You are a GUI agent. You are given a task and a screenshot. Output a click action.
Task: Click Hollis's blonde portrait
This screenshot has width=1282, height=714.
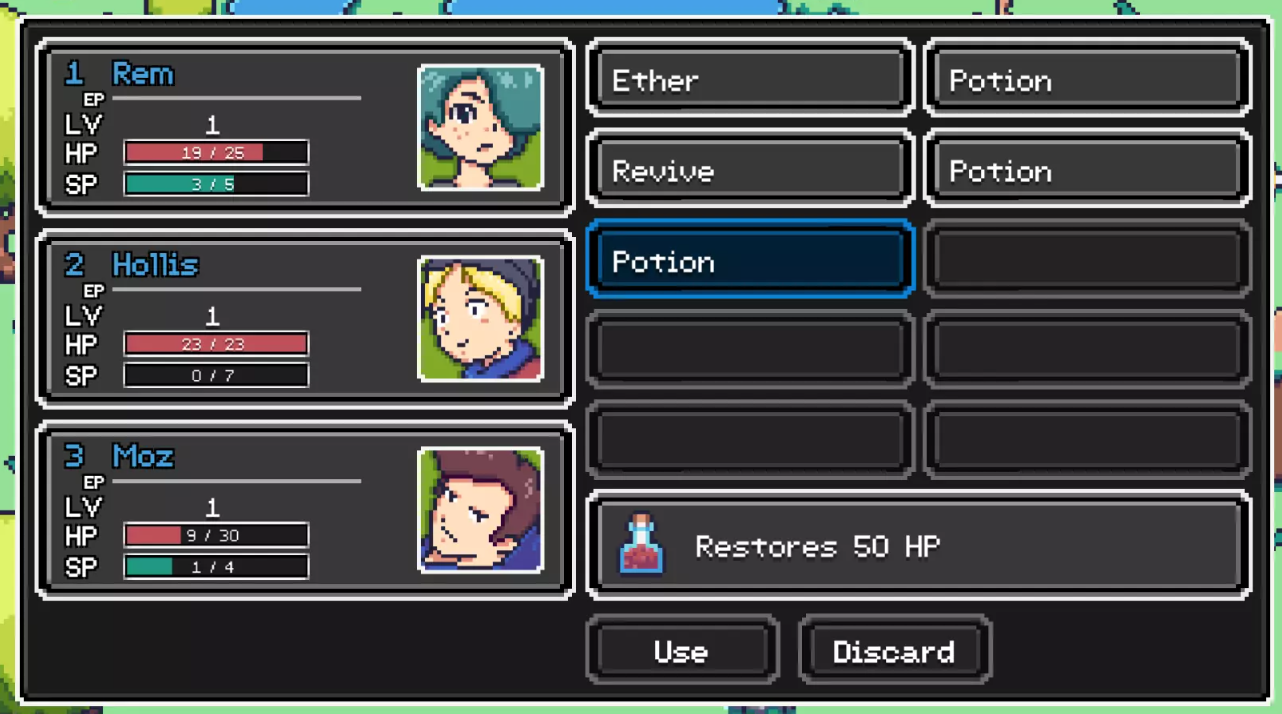(481, 319)
